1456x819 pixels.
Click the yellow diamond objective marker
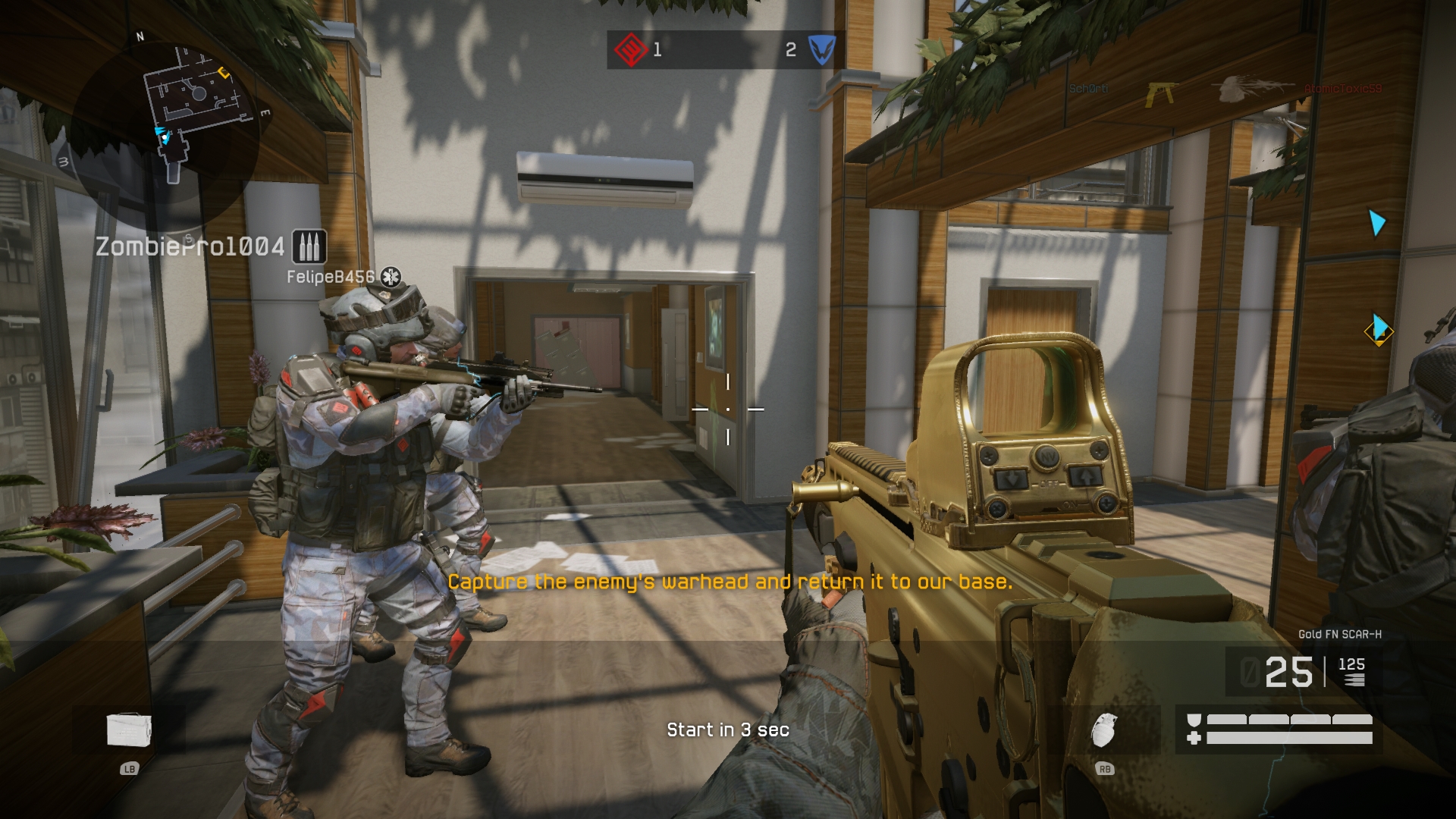tap(1379, 331)
